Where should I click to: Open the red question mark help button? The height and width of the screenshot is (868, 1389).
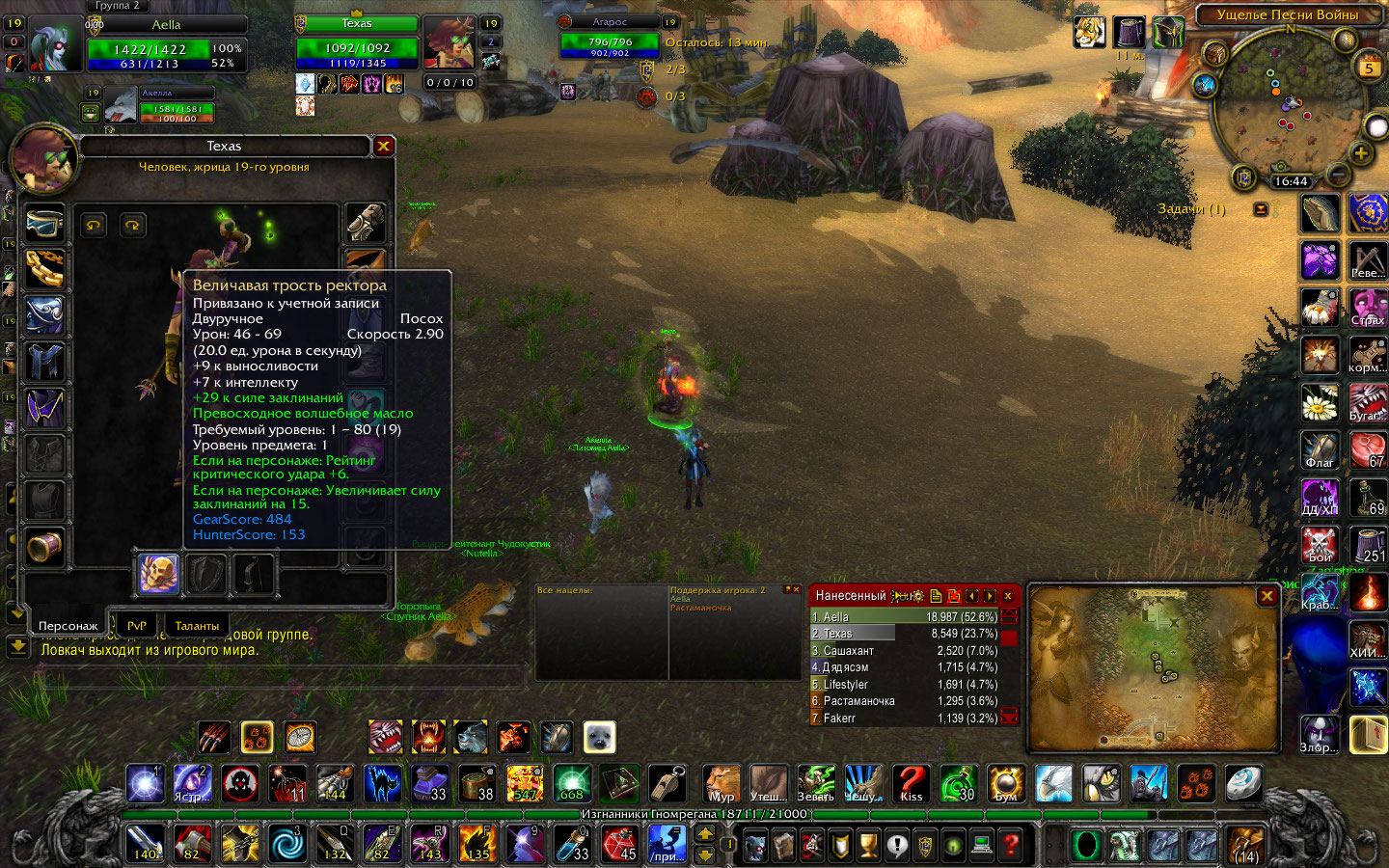(1010, 846)
